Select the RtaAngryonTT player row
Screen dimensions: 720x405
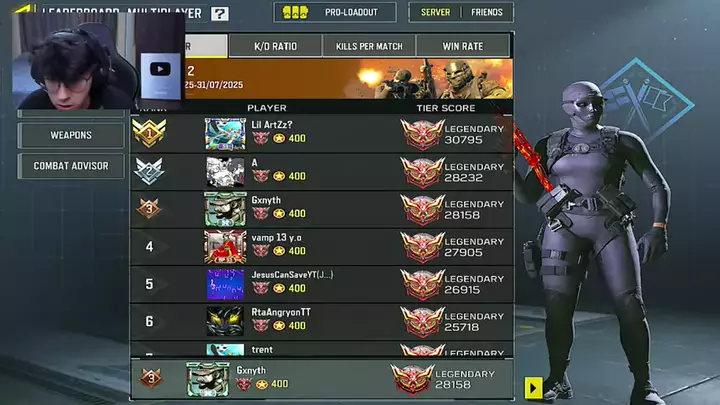(320, 321)
